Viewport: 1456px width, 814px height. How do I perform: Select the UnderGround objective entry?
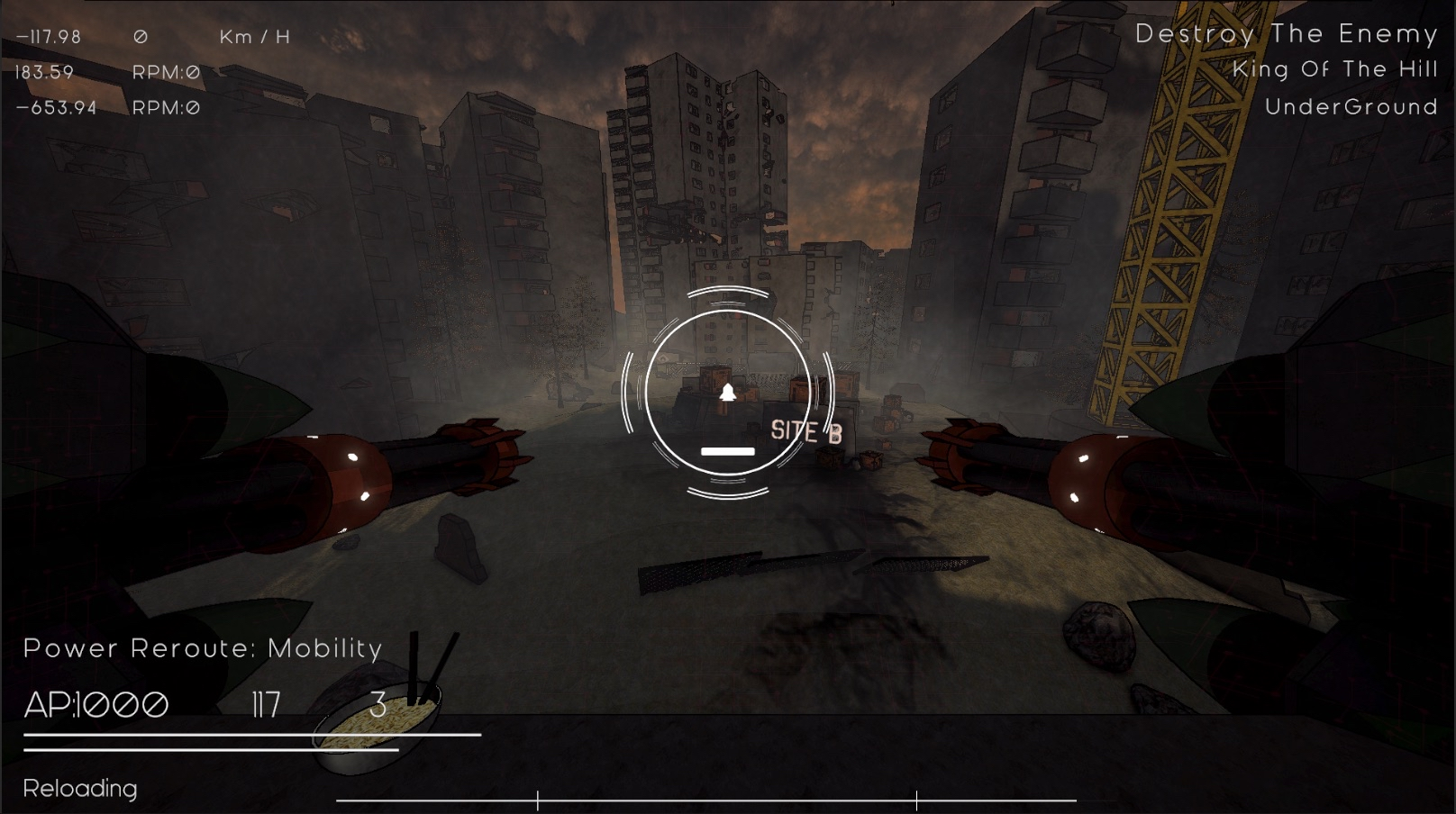[x=1351, y=107]
